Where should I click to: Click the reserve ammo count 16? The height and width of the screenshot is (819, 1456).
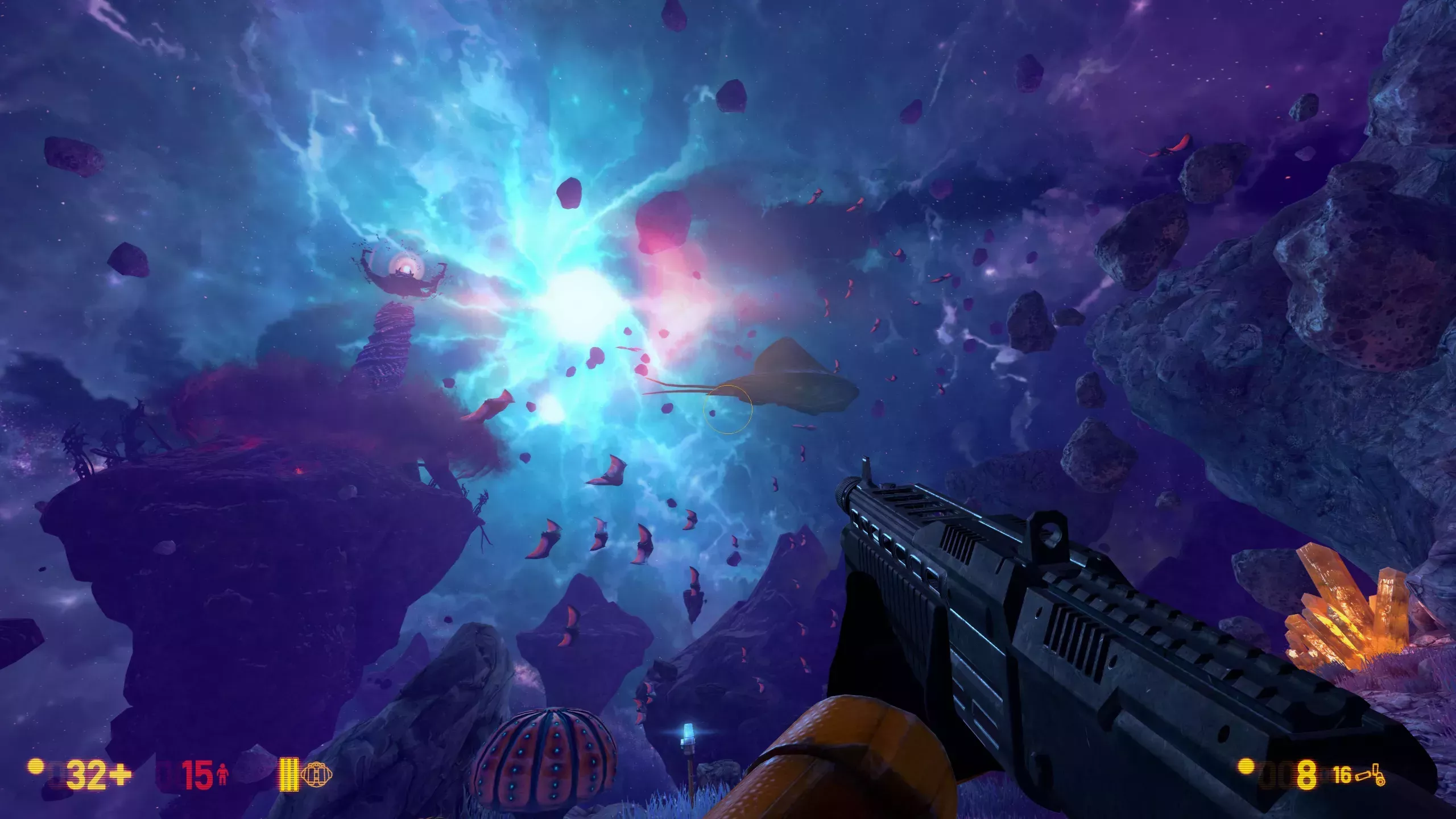tap(1345, 776)
